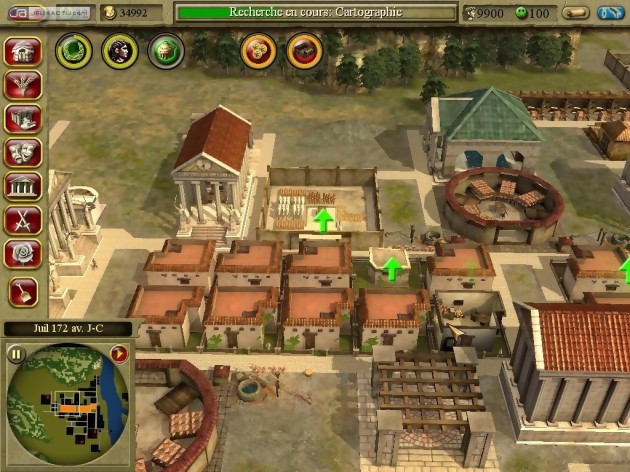630x472 pixels.
Task: Choose the theater masks entertainment category
Action: click(x=22, y=152)
